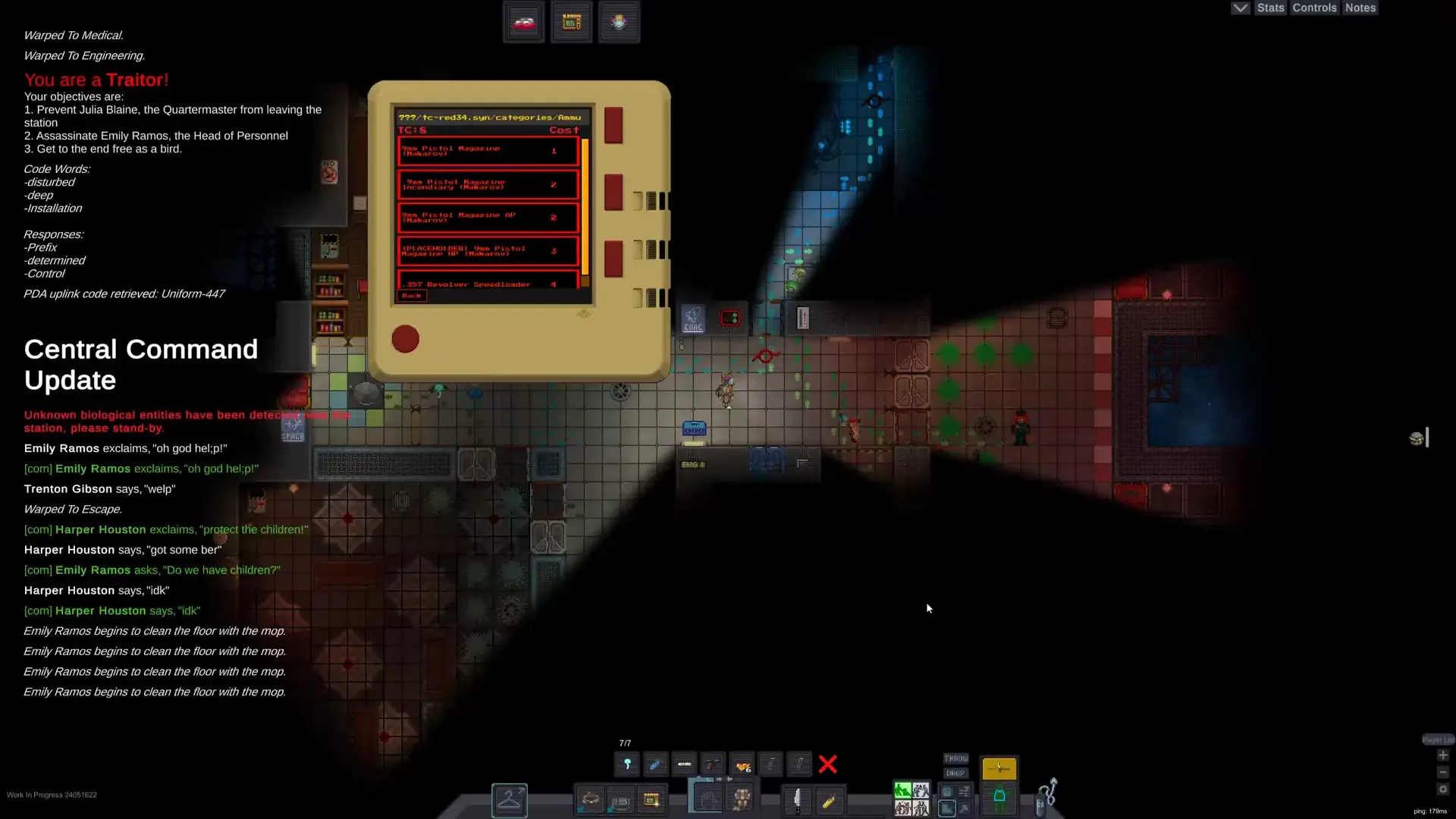Select the knife in the inventory bar
Viewport: 1456px width, 819px height.
pyautogui.click(x=798, y=800)
